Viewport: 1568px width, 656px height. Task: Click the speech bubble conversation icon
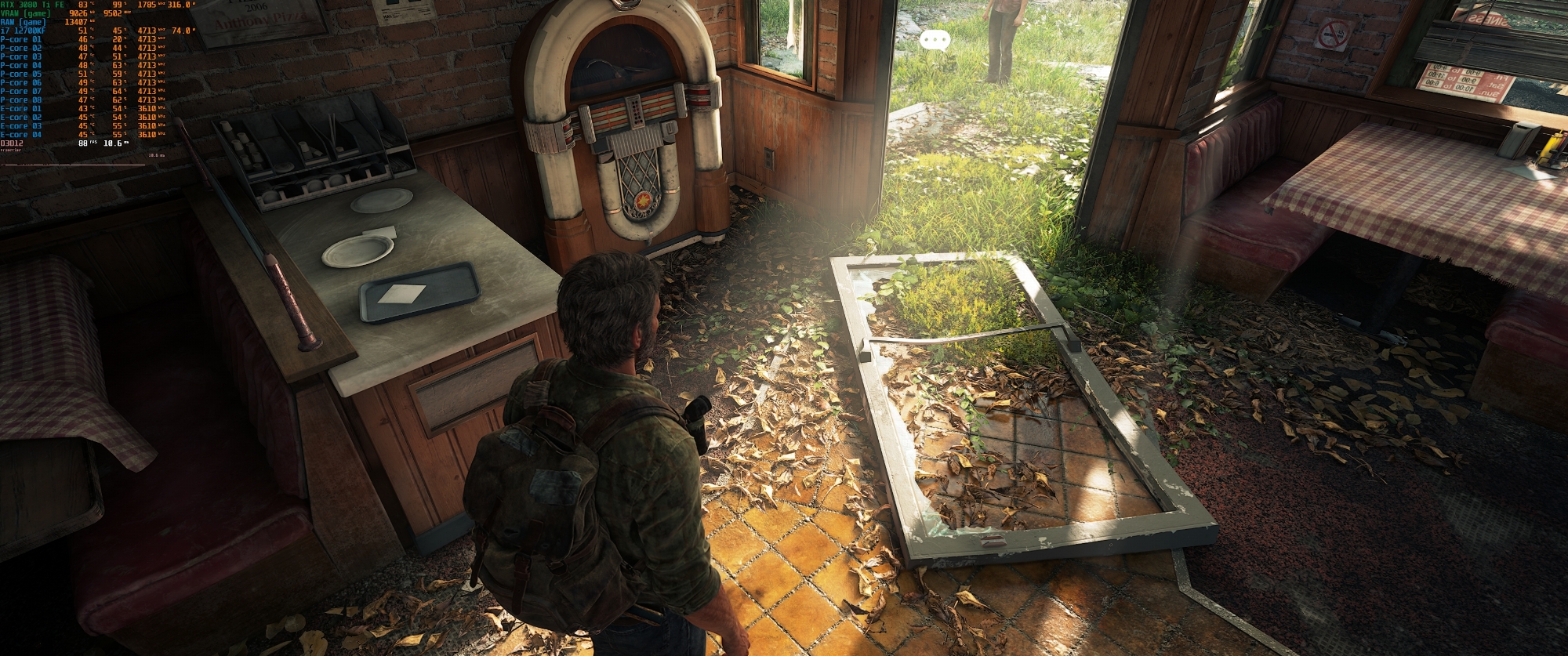[x=935, y=39]
